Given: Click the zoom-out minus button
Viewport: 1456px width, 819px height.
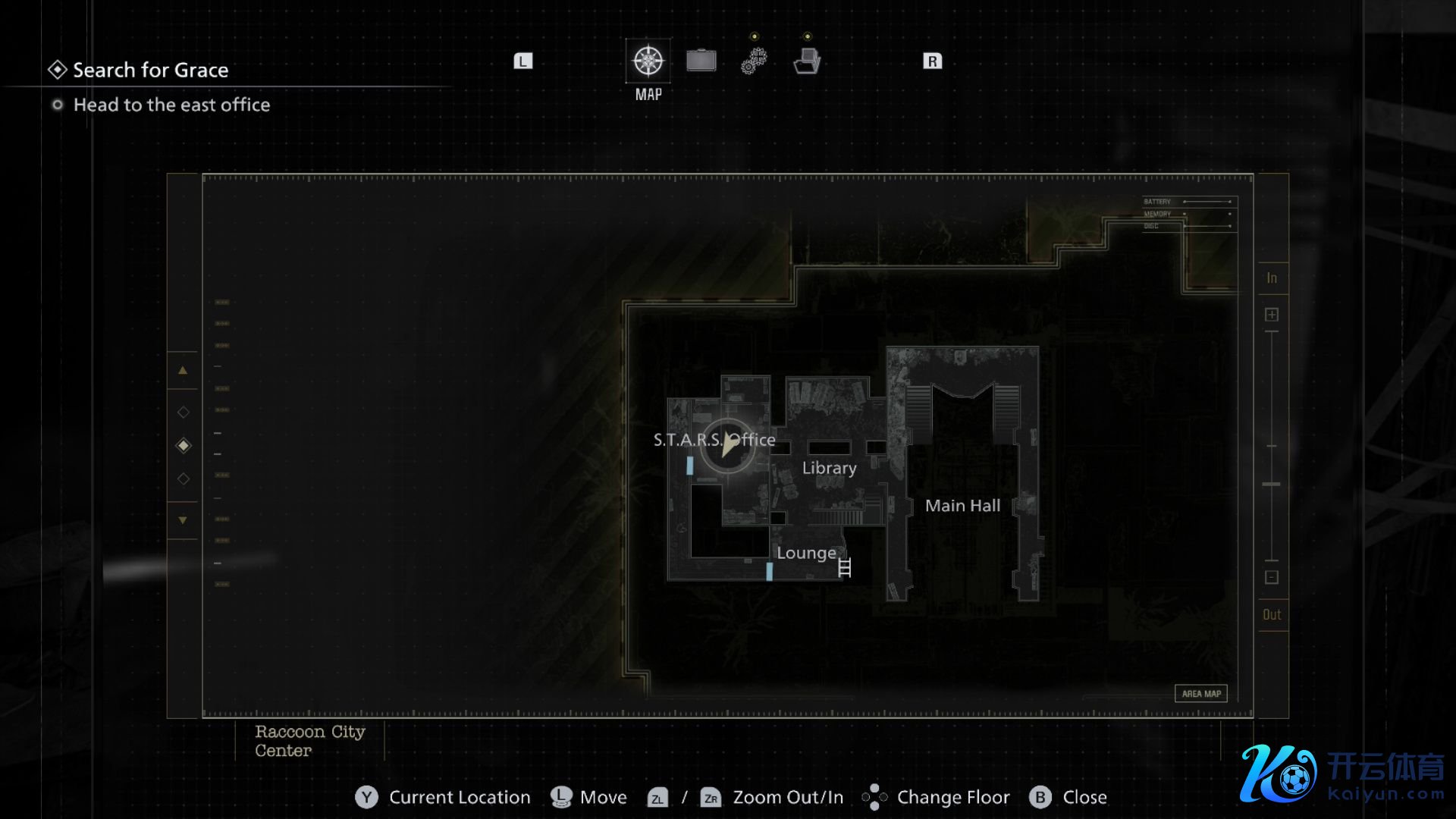Looking at the screenshot, I should click(x=1272, y=577).
